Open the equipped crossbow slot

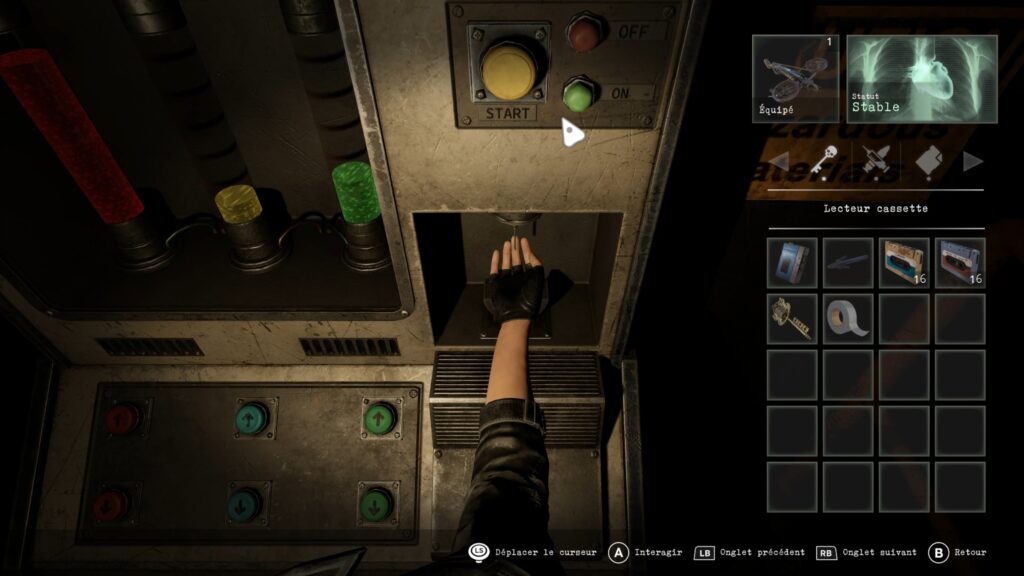pyautogui.click(x=796, y=79)
